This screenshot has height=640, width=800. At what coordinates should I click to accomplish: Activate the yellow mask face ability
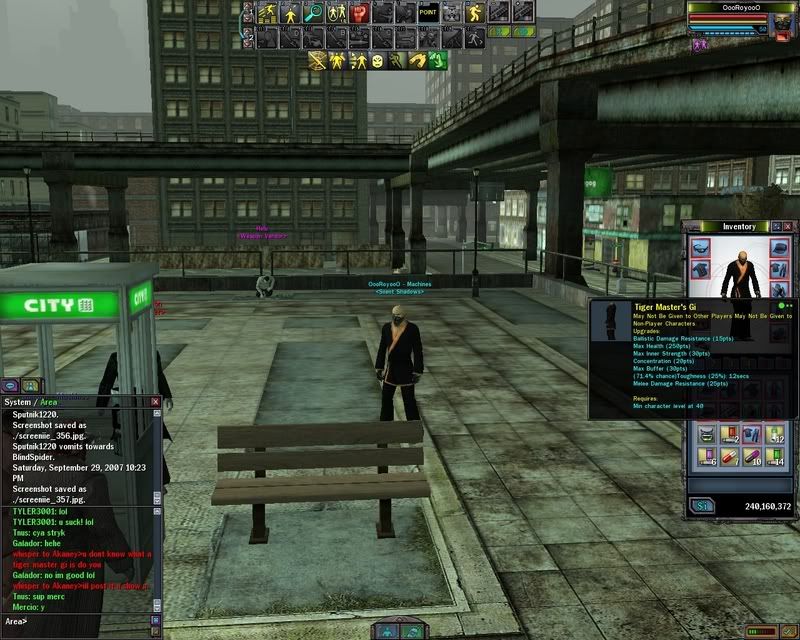tap(378, 61)
